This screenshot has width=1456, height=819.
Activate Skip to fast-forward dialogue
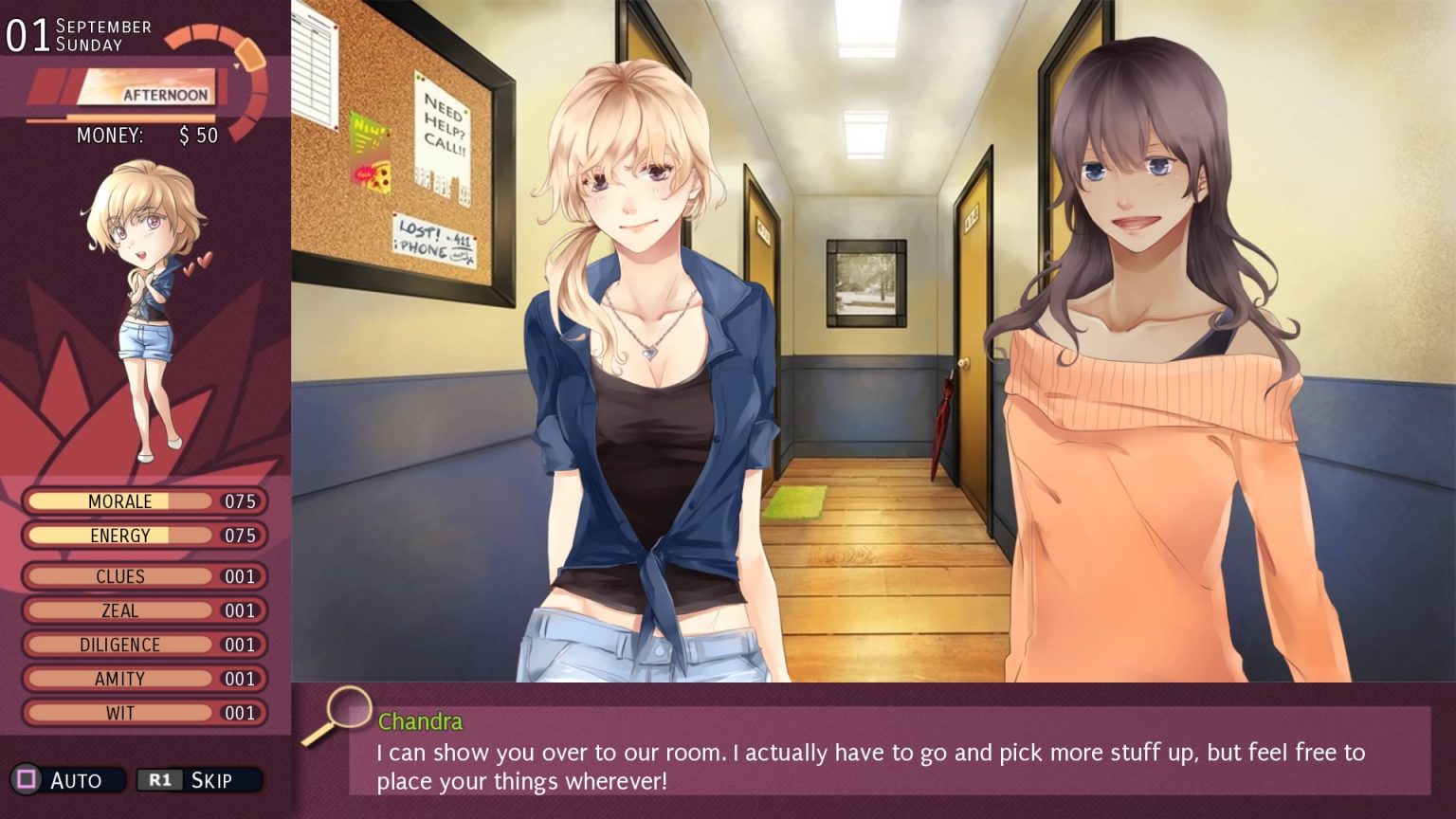211,779
